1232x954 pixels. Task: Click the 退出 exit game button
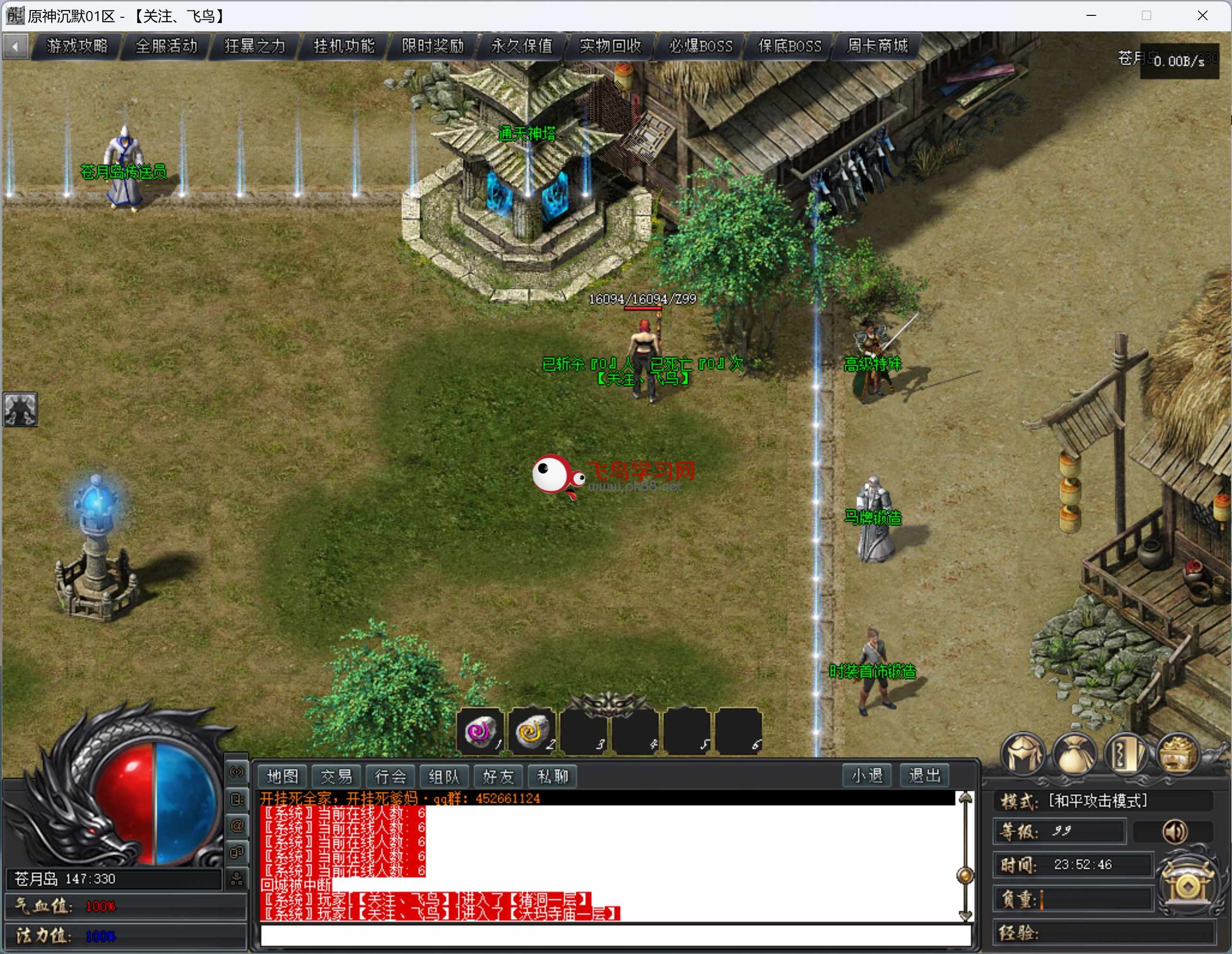pyautogui.click(x=925, y=776)
